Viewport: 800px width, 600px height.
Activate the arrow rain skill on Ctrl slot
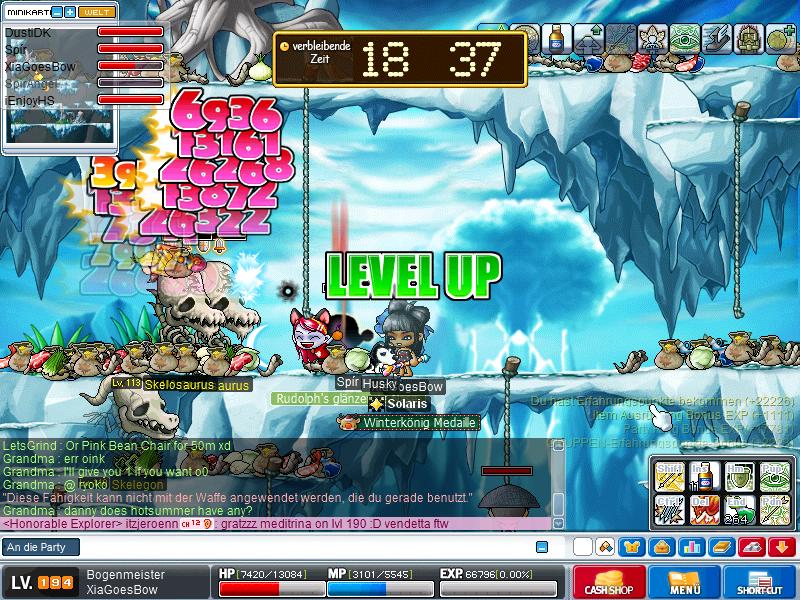point(670,508)
